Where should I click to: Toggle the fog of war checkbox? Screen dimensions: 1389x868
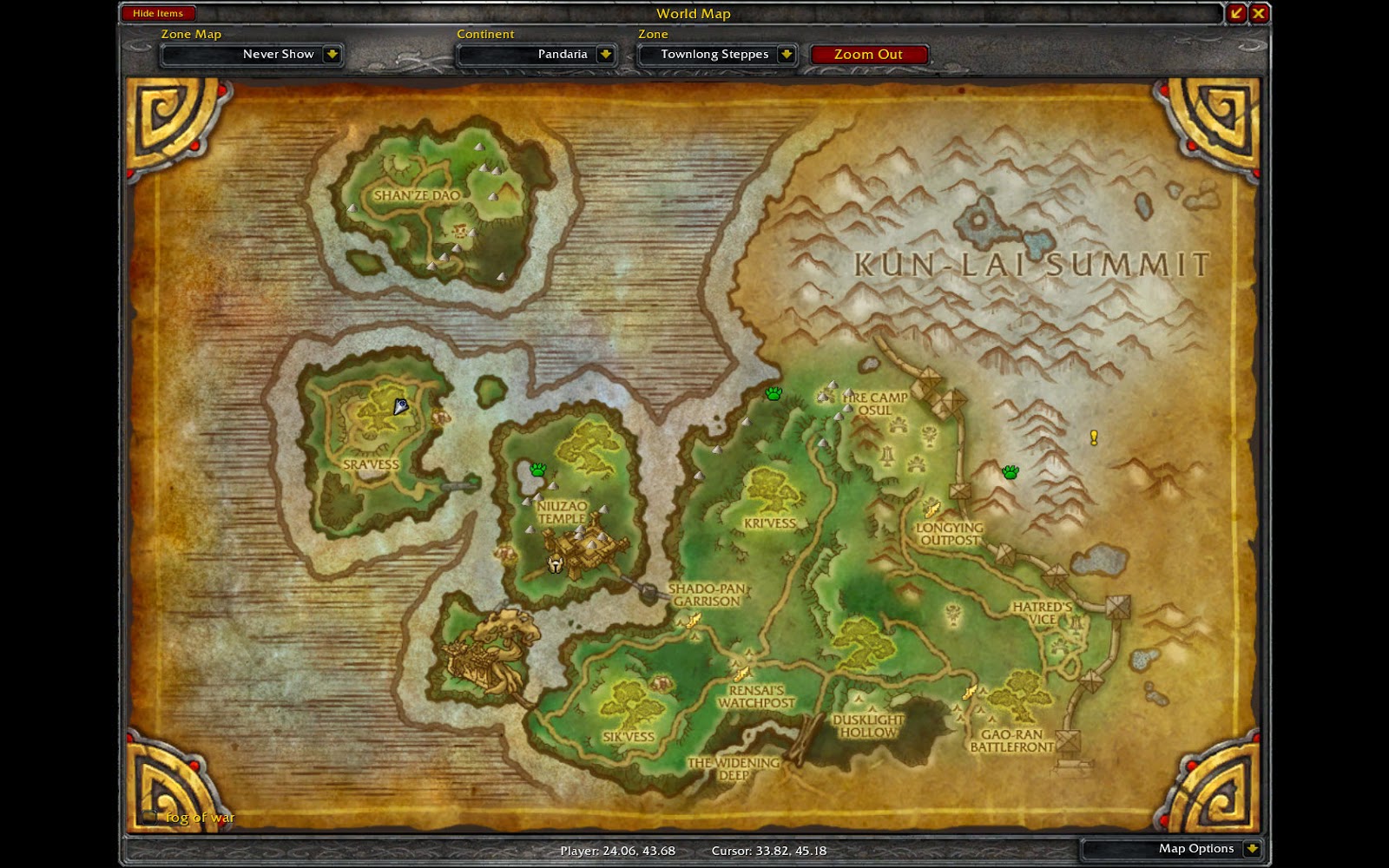pyautogui.click(x=149, y=816)
